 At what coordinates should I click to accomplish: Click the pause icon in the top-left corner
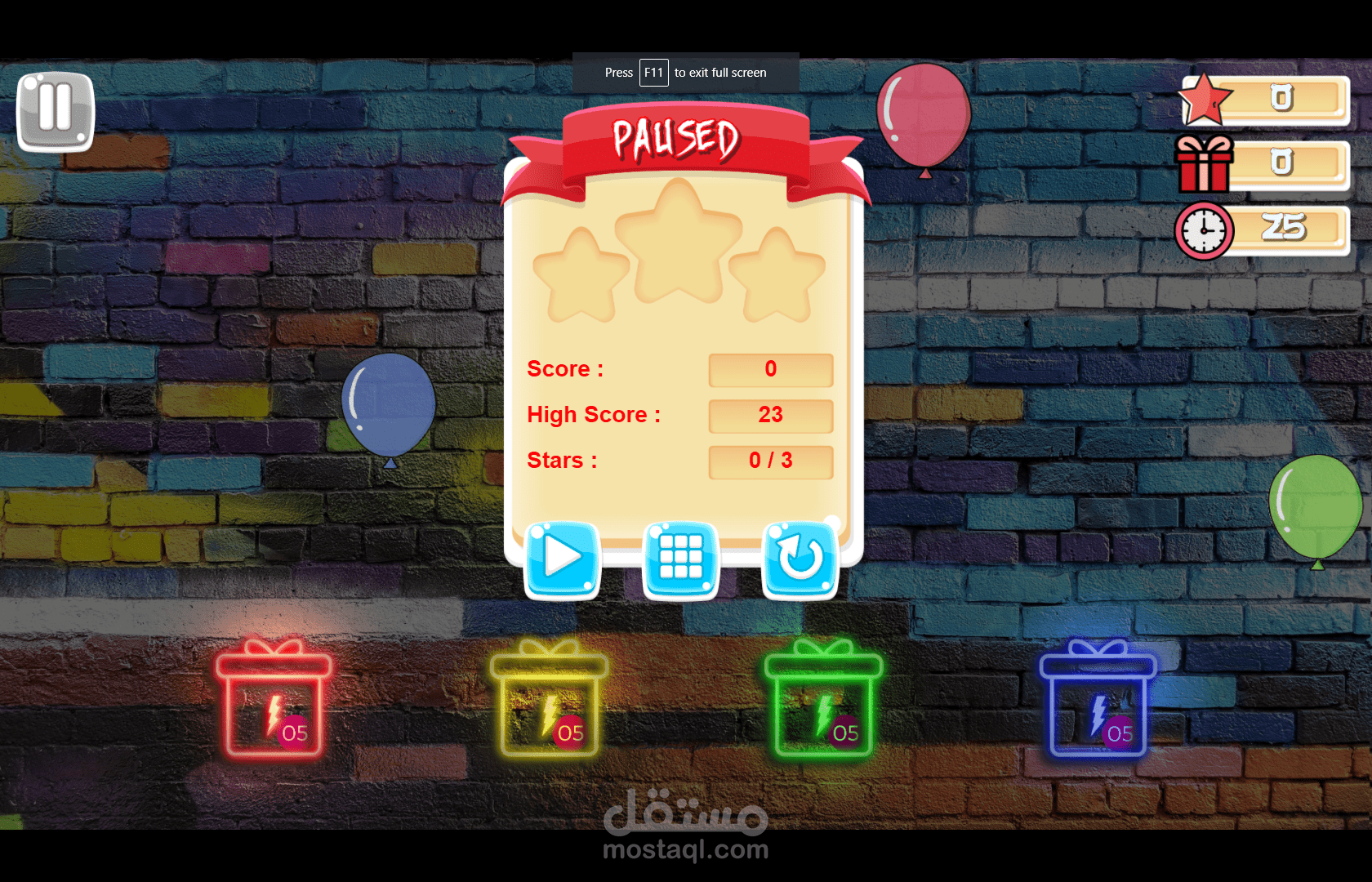click(54, 111)
